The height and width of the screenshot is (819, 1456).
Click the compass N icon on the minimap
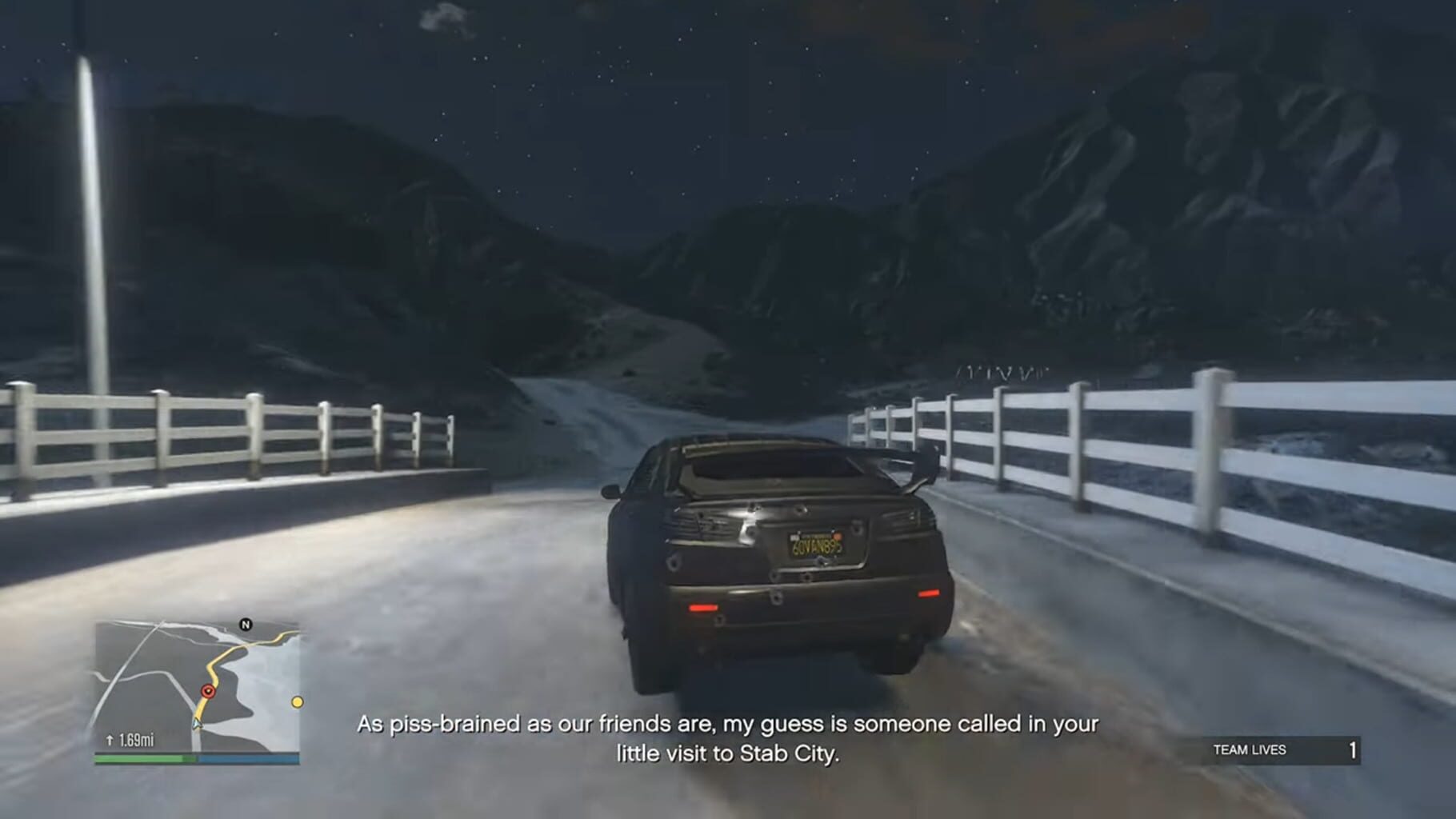pos(245,624)
